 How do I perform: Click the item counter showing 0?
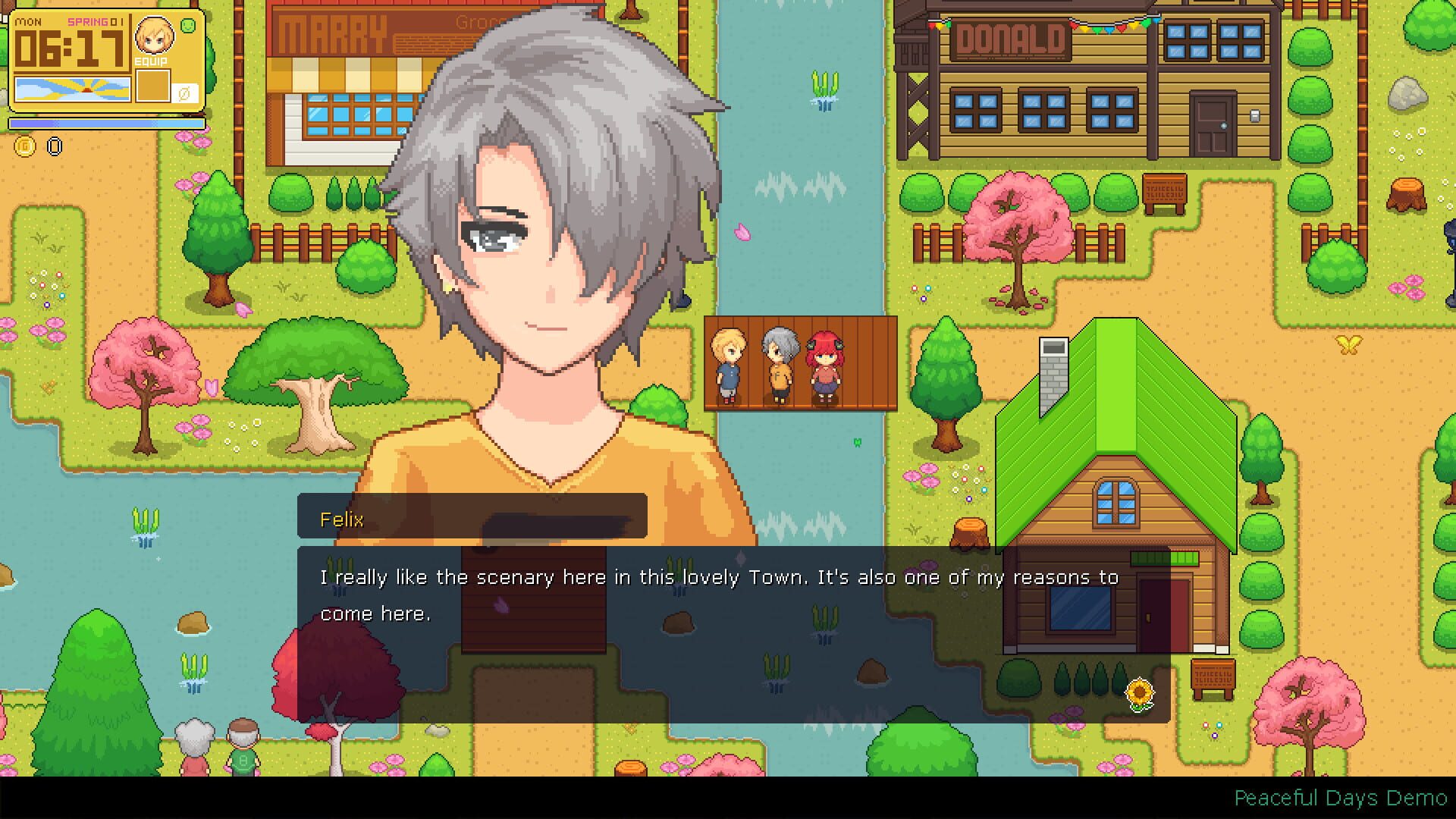tap(54, 147)
